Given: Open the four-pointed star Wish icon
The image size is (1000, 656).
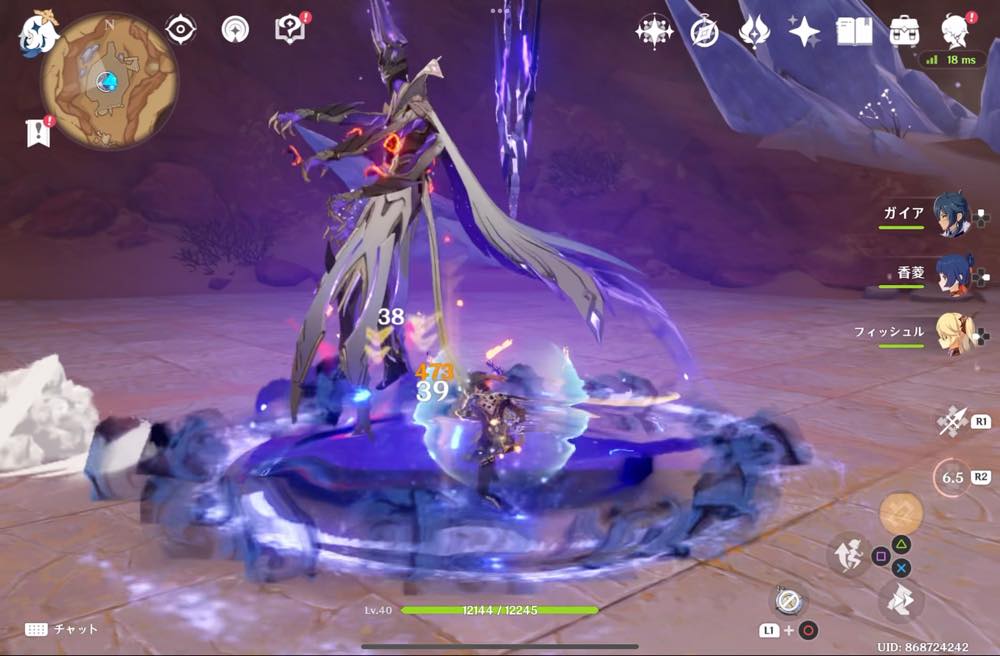Looking at the screenshot, I should coord(804,32).
